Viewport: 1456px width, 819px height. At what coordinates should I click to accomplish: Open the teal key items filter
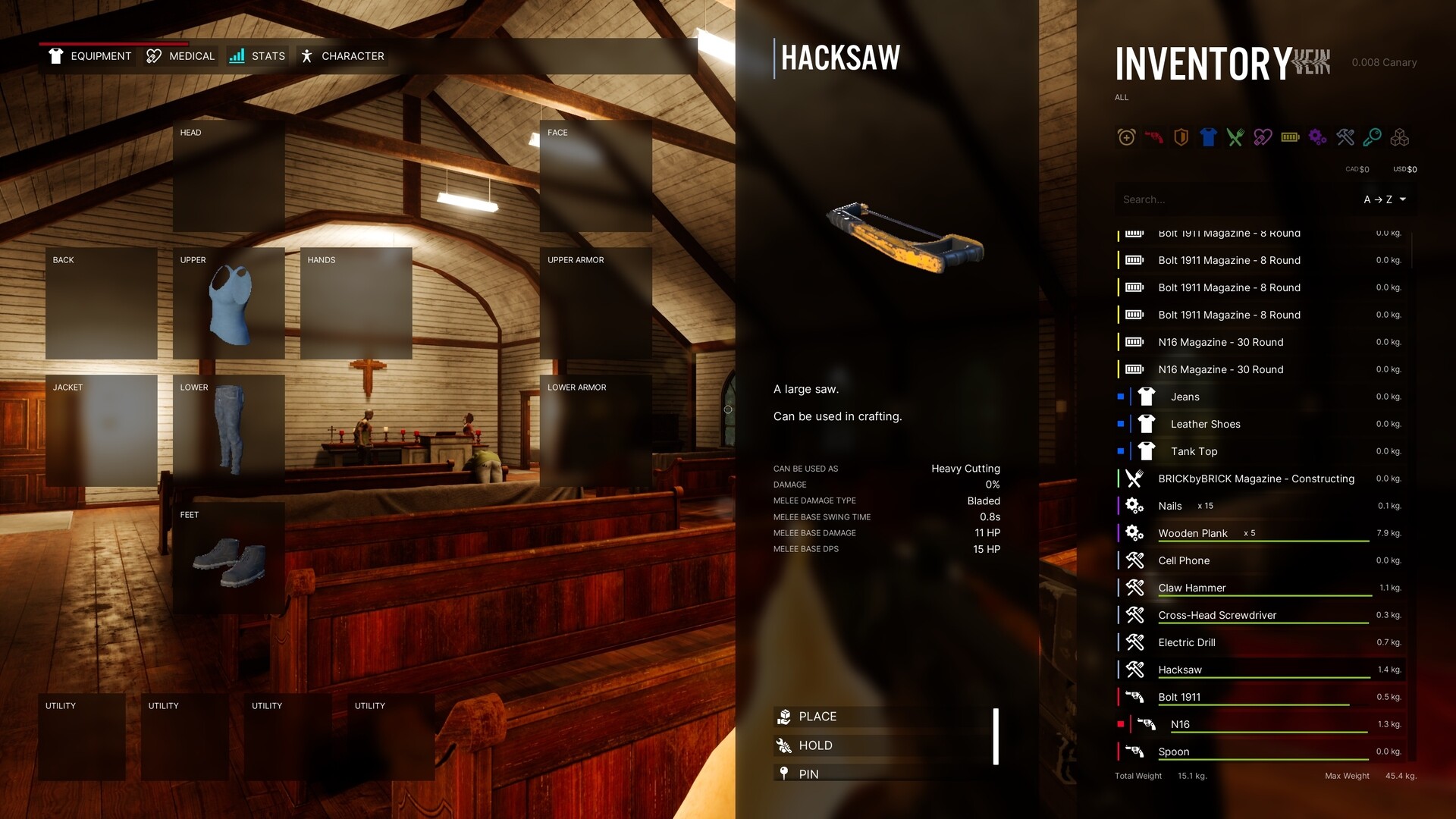1372,137
